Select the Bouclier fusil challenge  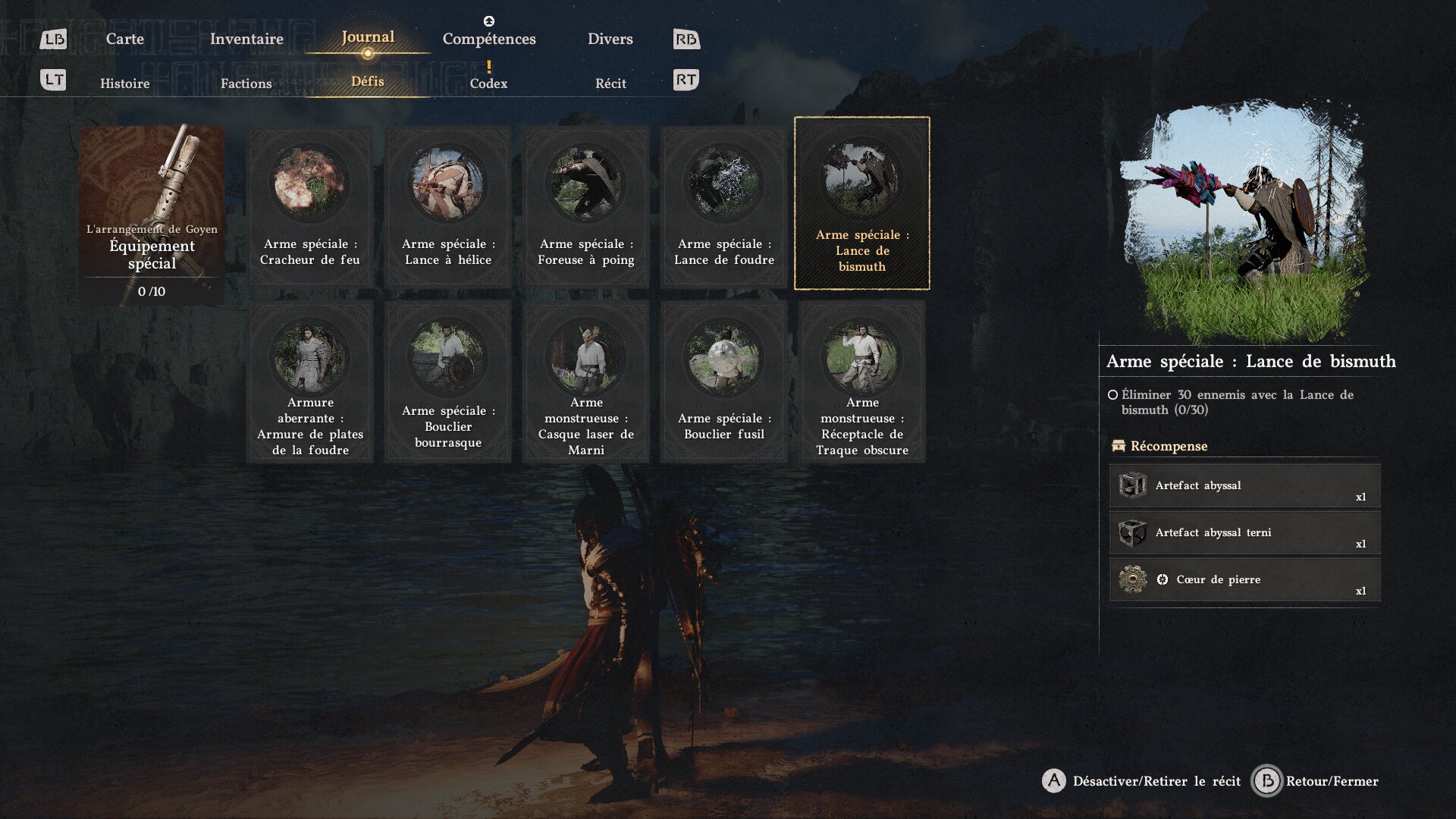(x=724, y=382)
